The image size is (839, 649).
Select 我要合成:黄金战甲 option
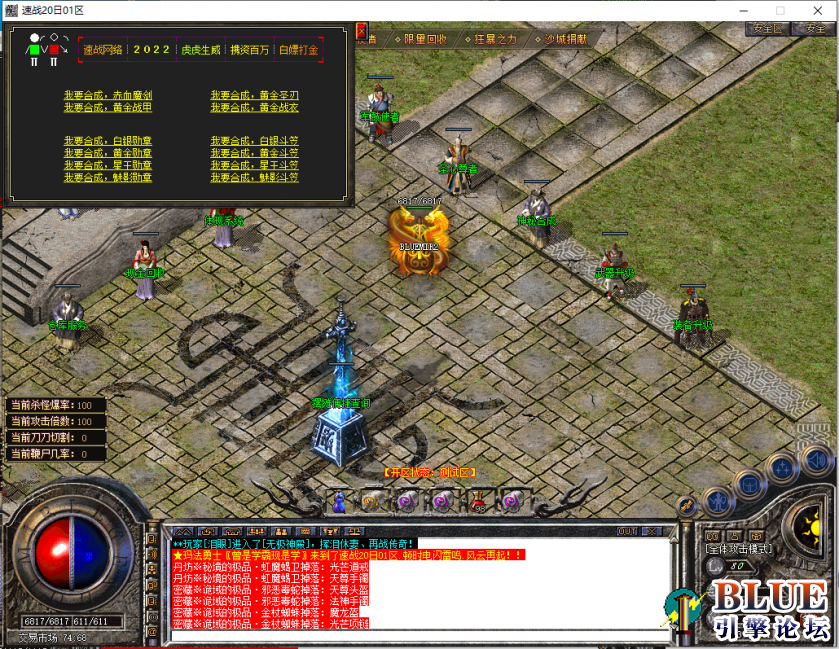[x=107, y=108]
